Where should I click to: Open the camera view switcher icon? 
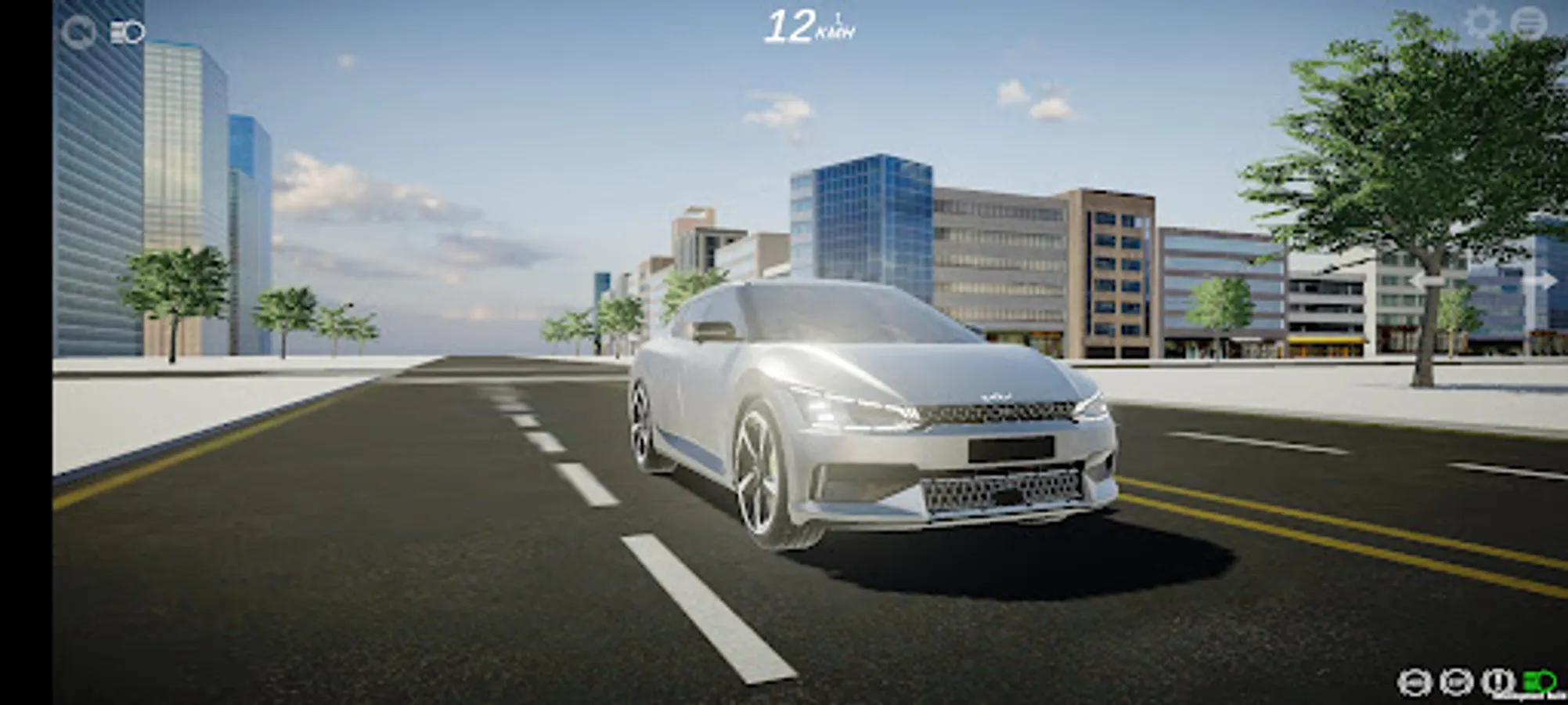125,30
